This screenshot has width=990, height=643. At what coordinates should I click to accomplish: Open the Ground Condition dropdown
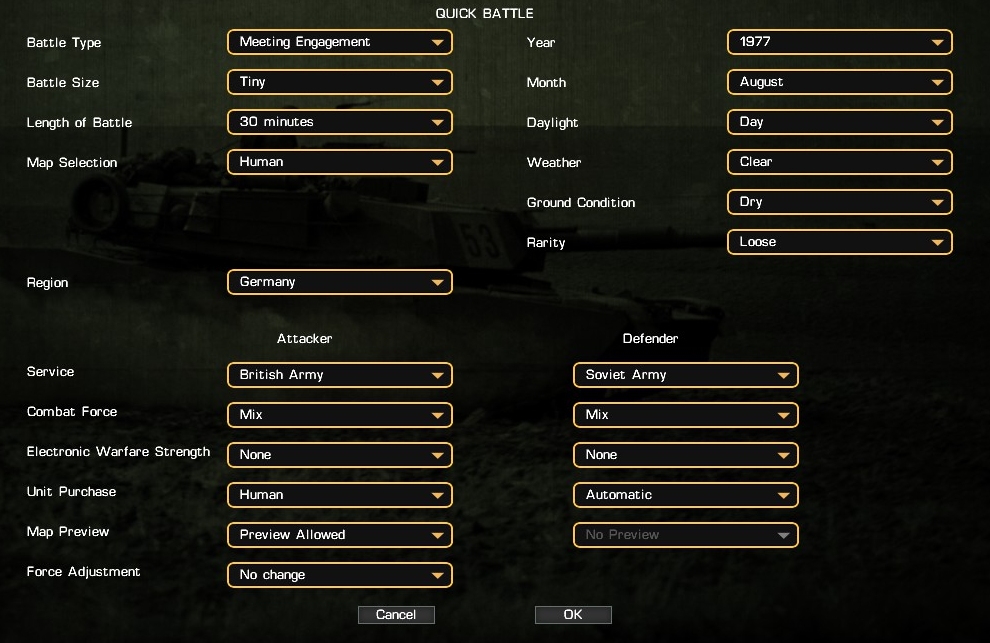840,202
